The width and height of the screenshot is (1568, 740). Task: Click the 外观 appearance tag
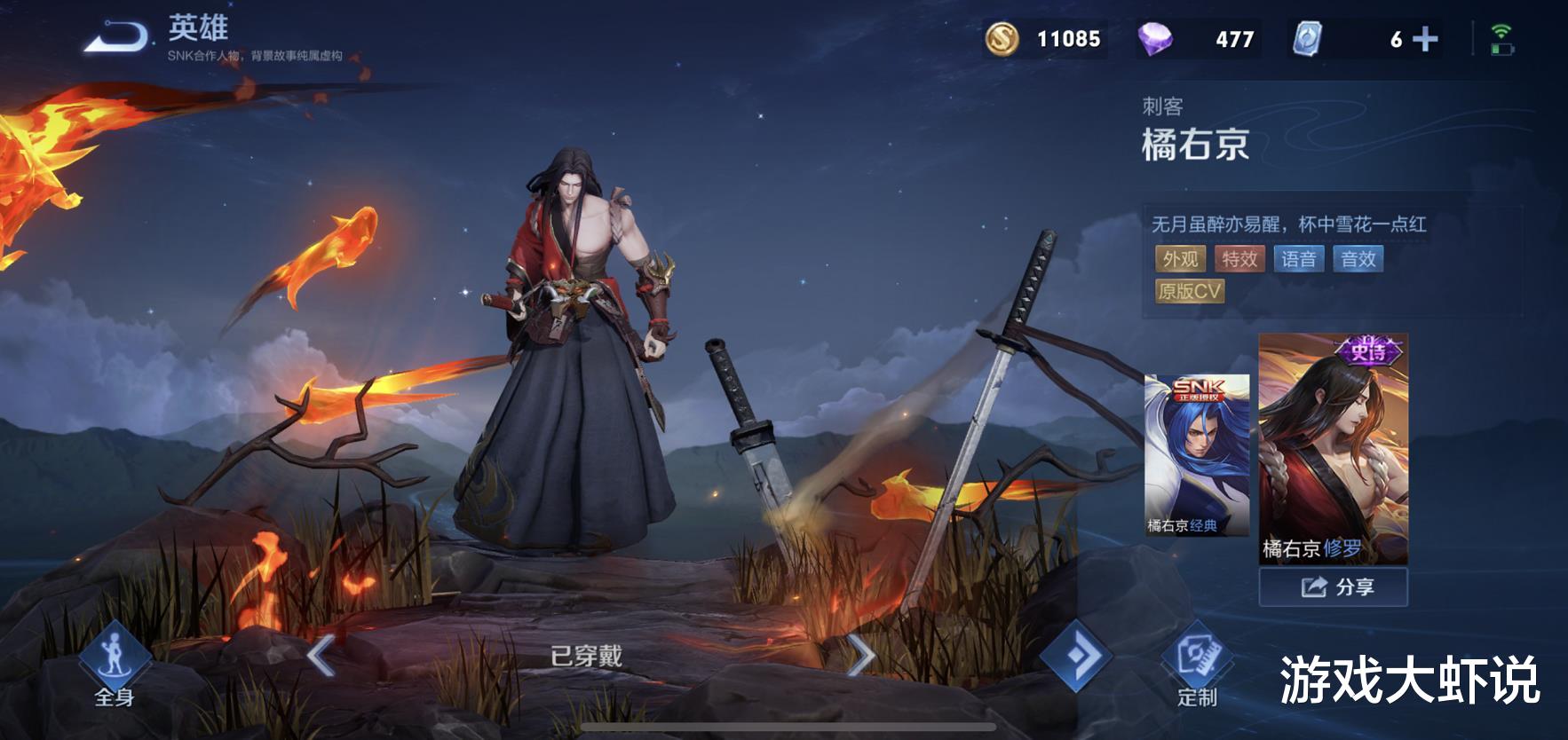click(1180, 259)
